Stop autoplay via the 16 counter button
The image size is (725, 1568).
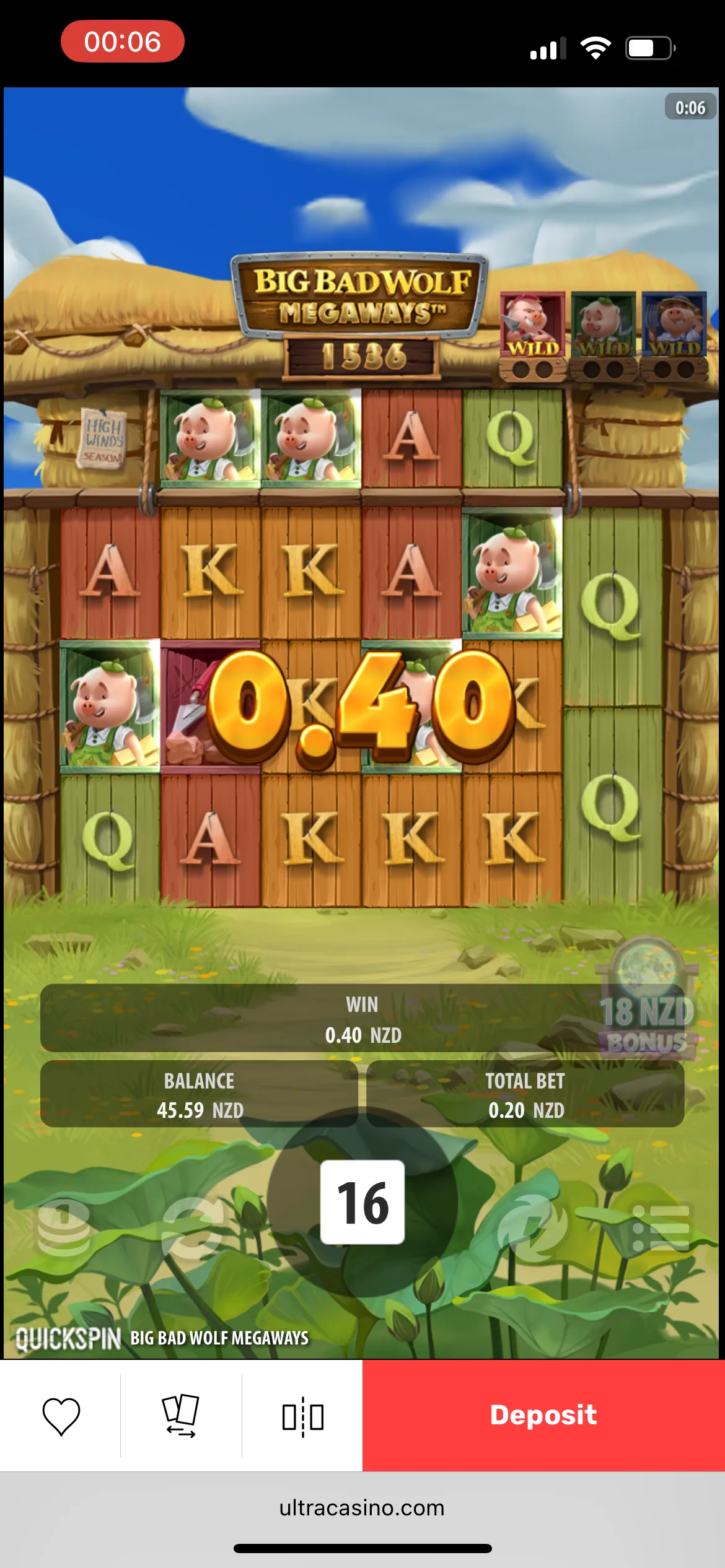(x=362, y=1202)
